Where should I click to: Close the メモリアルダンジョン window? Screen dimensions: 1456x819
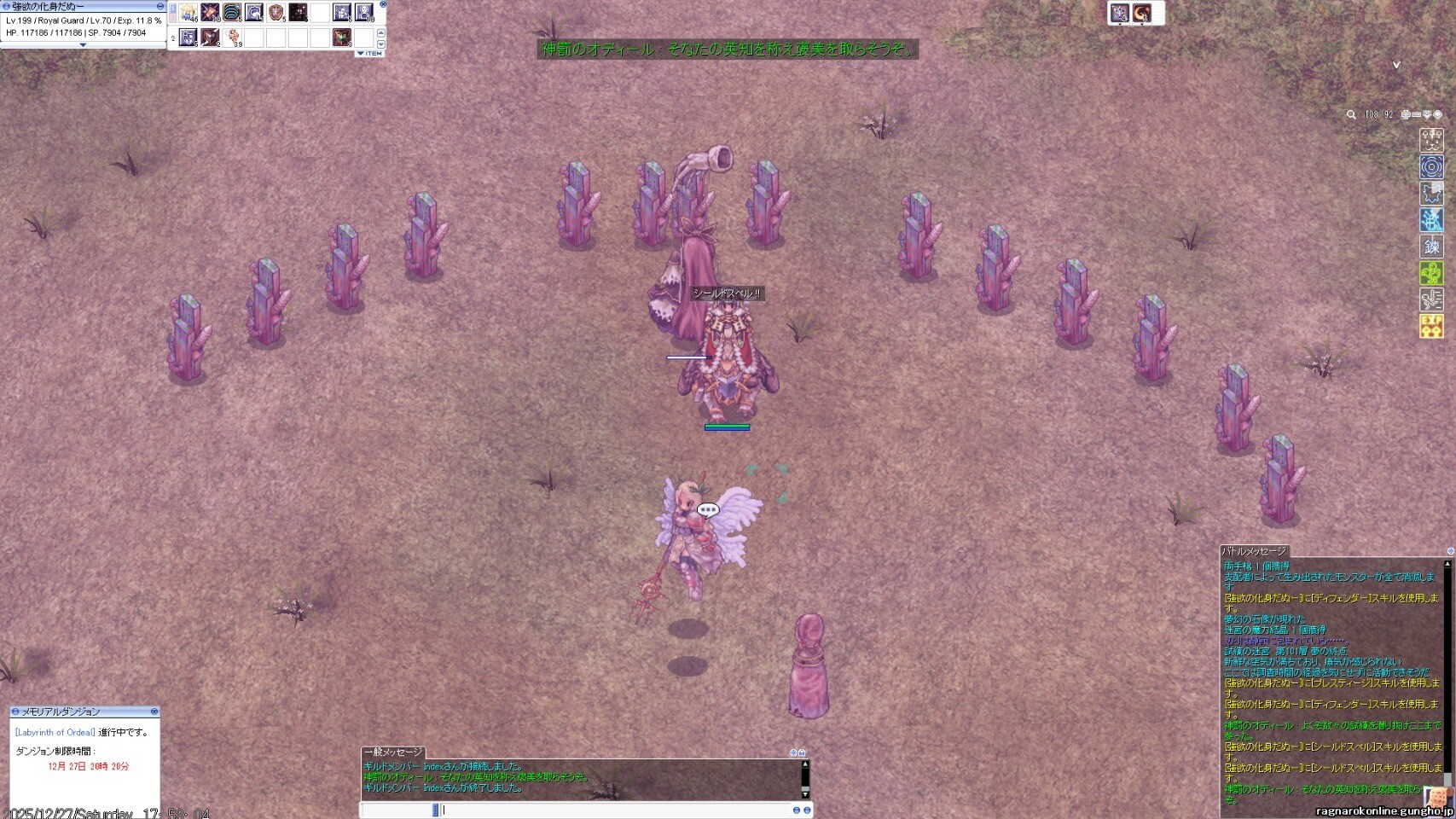tap(154, 712)
